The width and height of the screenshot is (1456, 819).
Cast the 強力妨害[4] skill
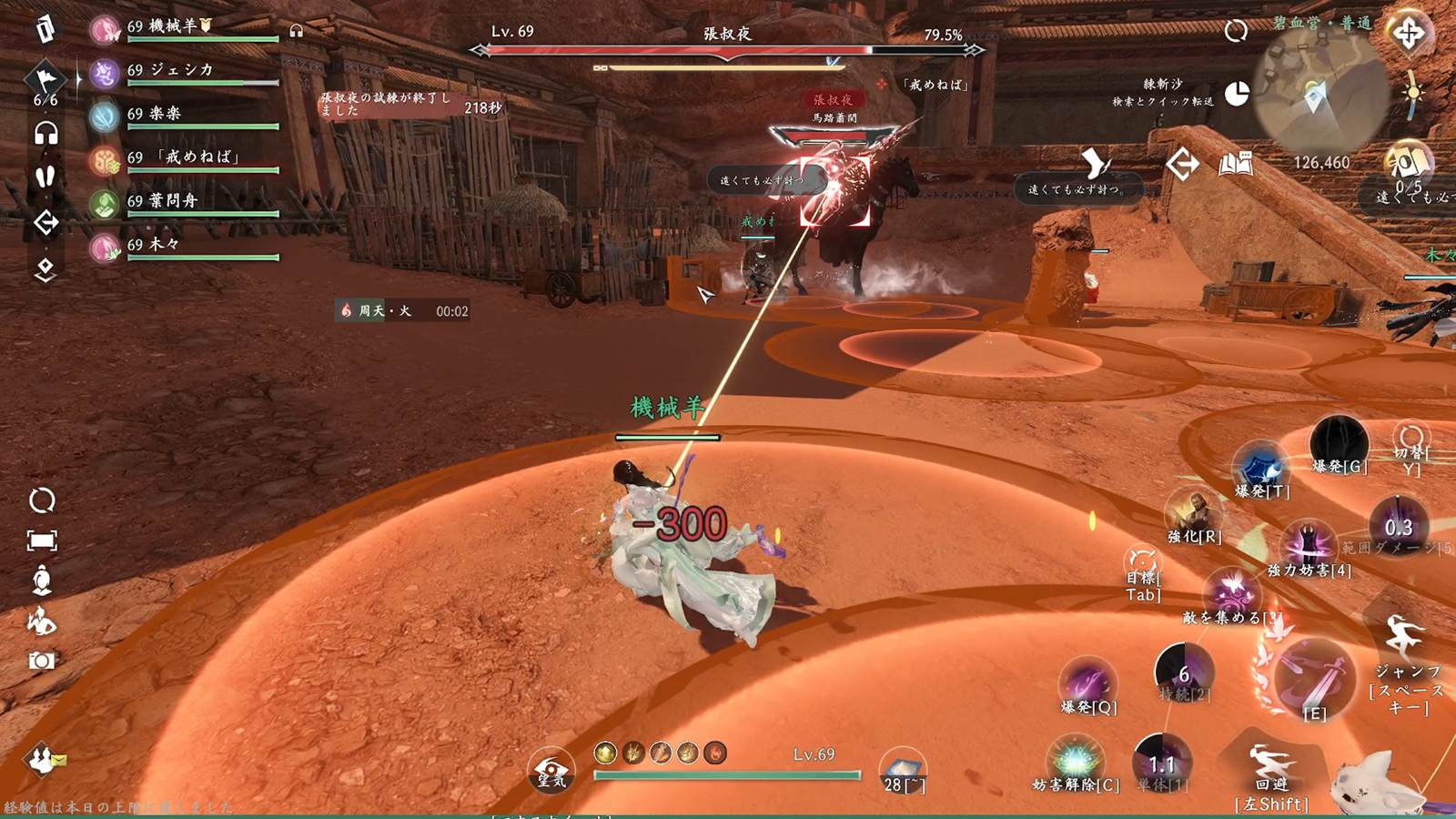[x=1309, y=543]
